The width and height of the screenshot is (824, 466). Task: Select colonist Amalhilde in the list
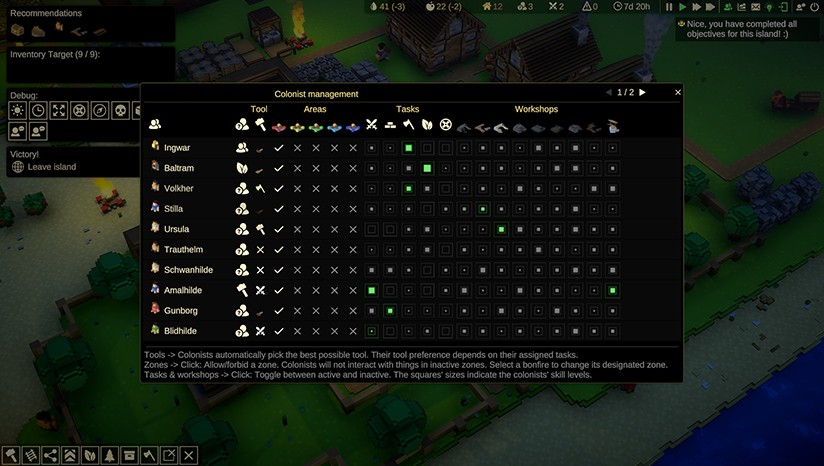pyautogui.click(x=184, y=290)
